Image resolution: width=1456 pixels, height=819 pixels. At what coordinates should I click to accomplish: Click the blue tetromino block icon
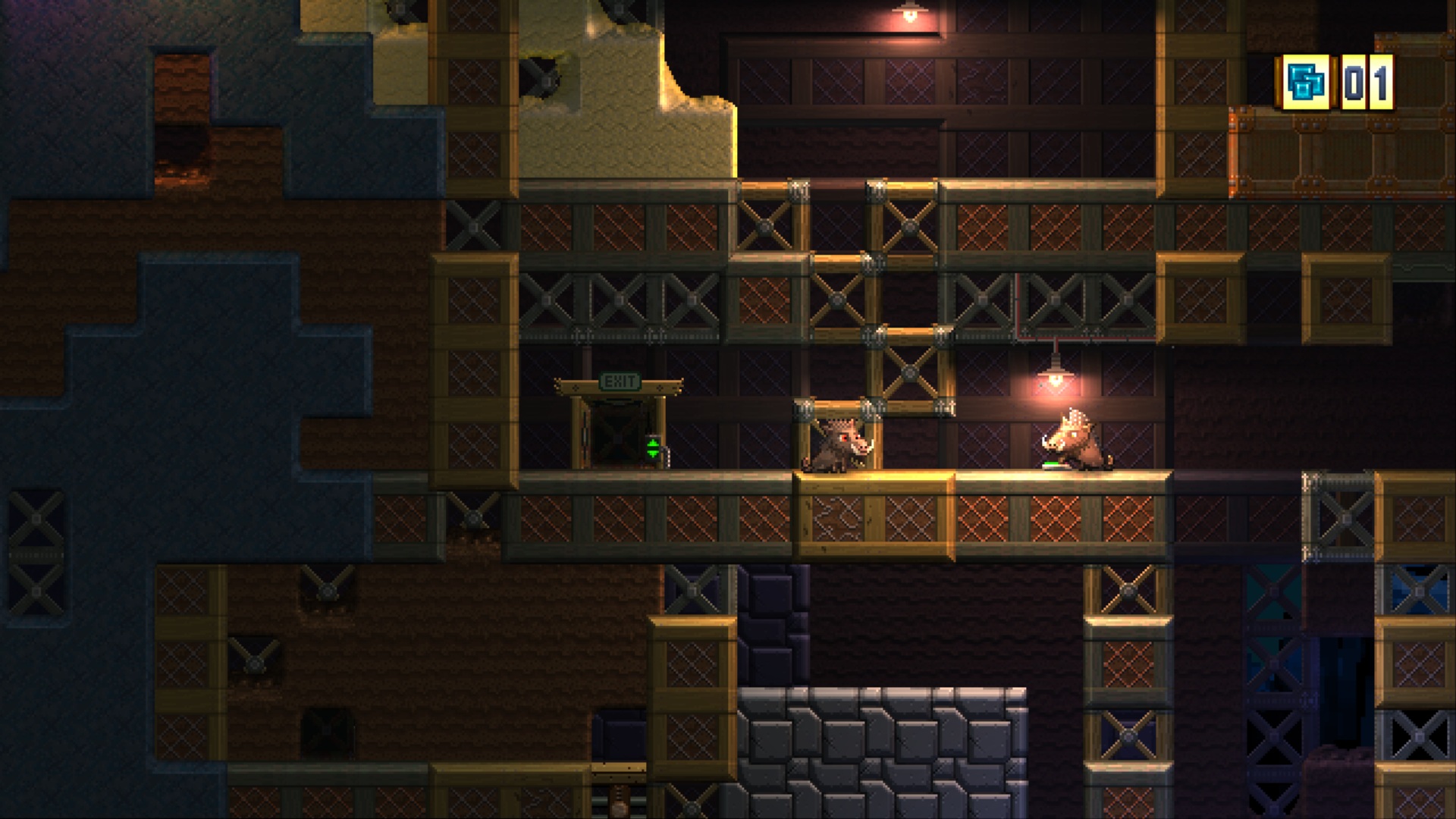coord(1307,82)
